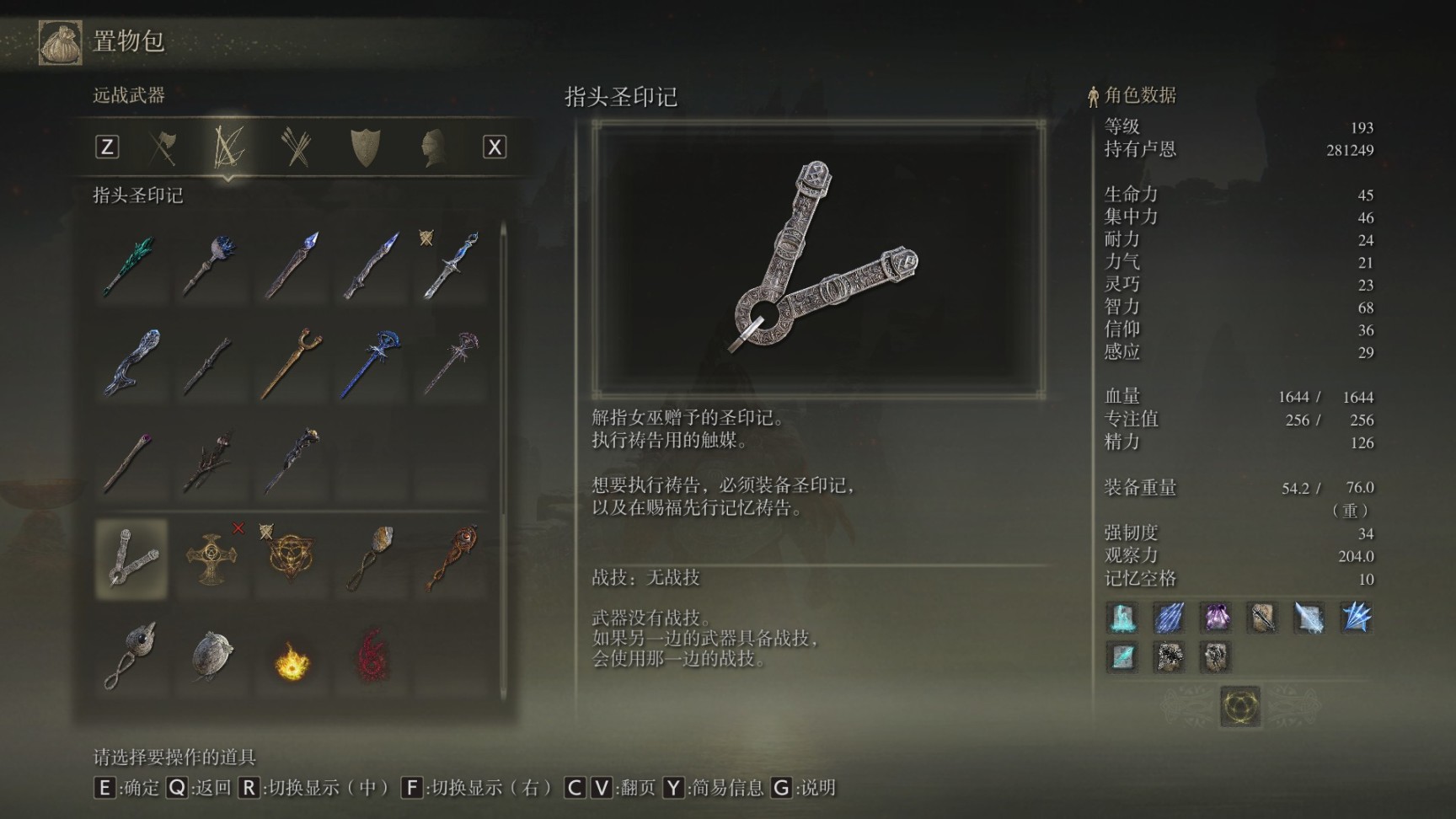The image size is (1456, 819).
Task: Select the wooden staff with purple gem
Action: pyautogui.click(x=130, y=460)
